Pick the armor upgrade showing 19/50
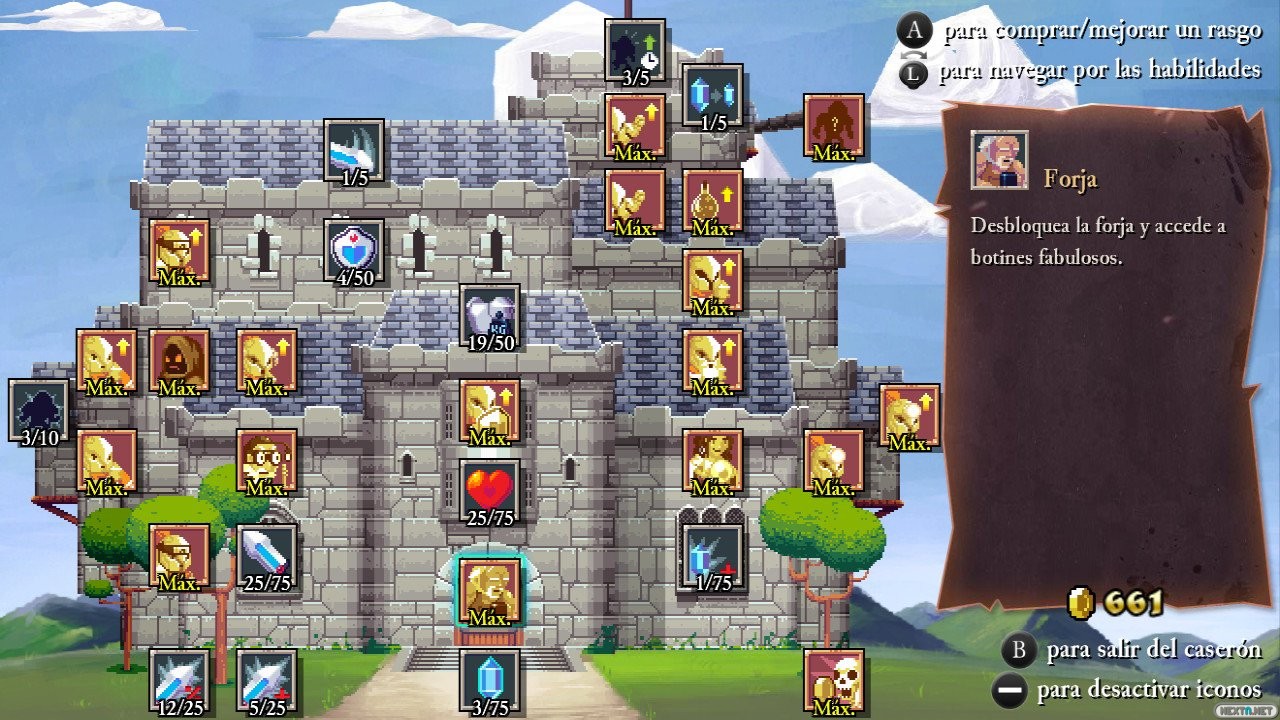 489,315
